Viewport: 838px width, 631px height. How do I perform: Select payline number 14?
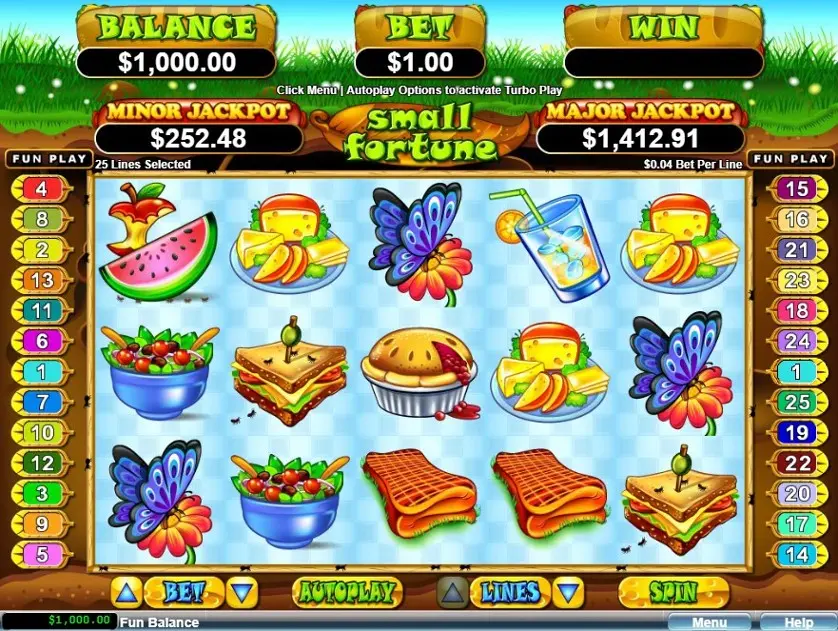(796, 552)
